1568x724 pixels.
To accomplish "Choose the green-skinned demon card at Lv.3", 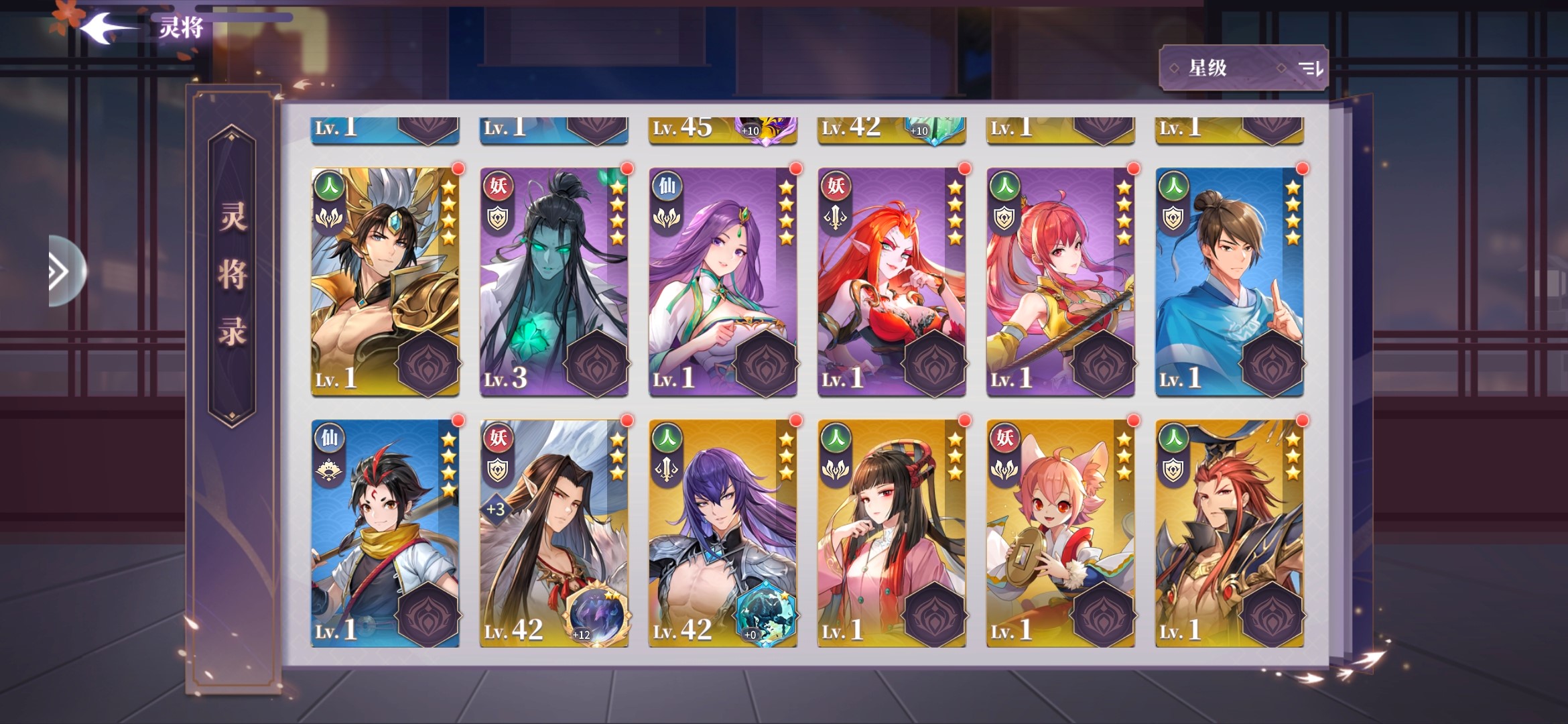I will point(554,282).
